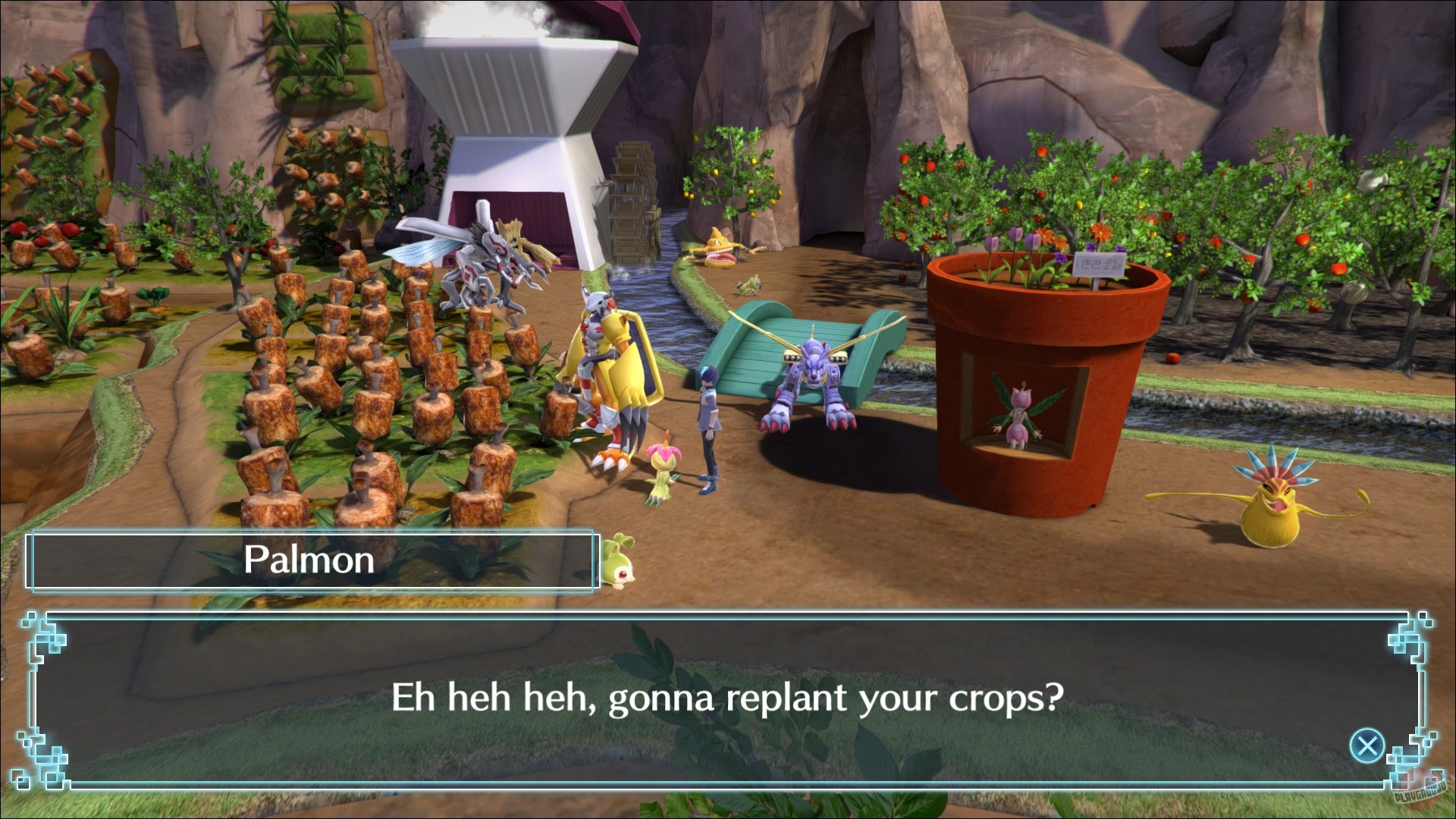This screenshot has width=1456, height=819.
Task: Click the fish Digimon in the stream
Action: (x=717, y=246)
